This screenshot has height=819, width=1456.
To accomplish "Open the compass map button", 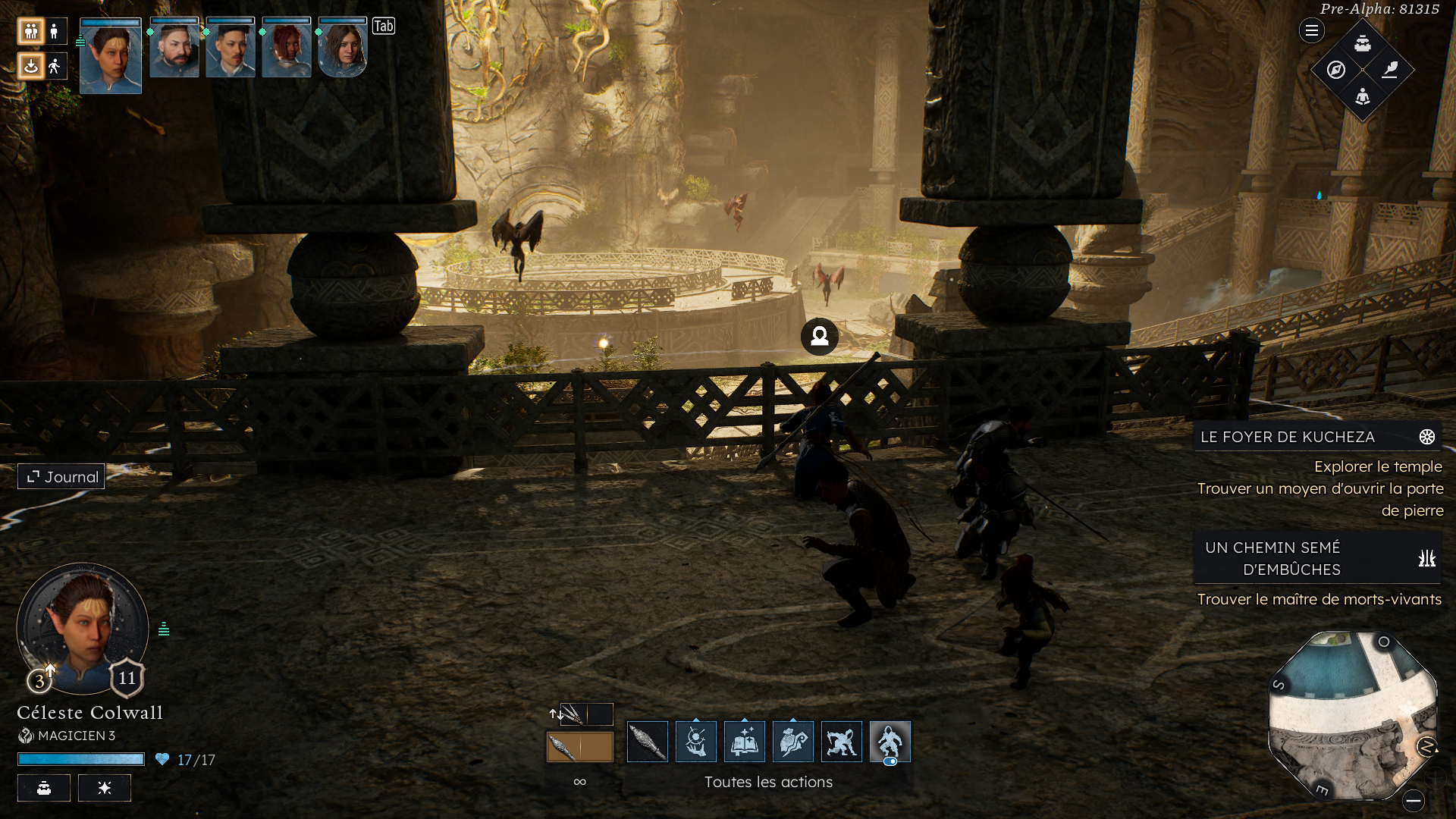I will click(x=1336, y=70).
